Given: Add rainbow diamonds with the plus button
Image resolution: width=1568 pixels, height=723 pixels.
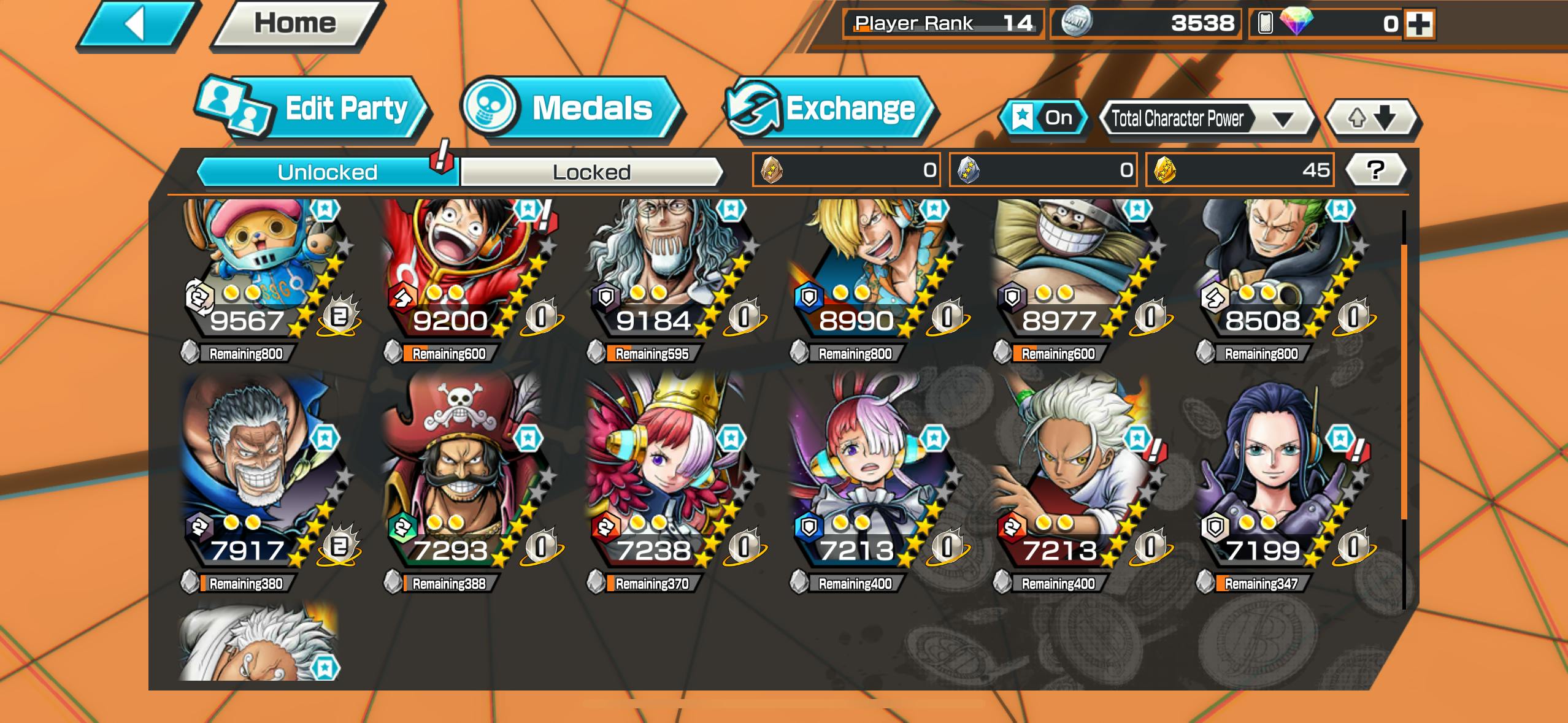Looking at the screenshot, I should coord(1420,25).
